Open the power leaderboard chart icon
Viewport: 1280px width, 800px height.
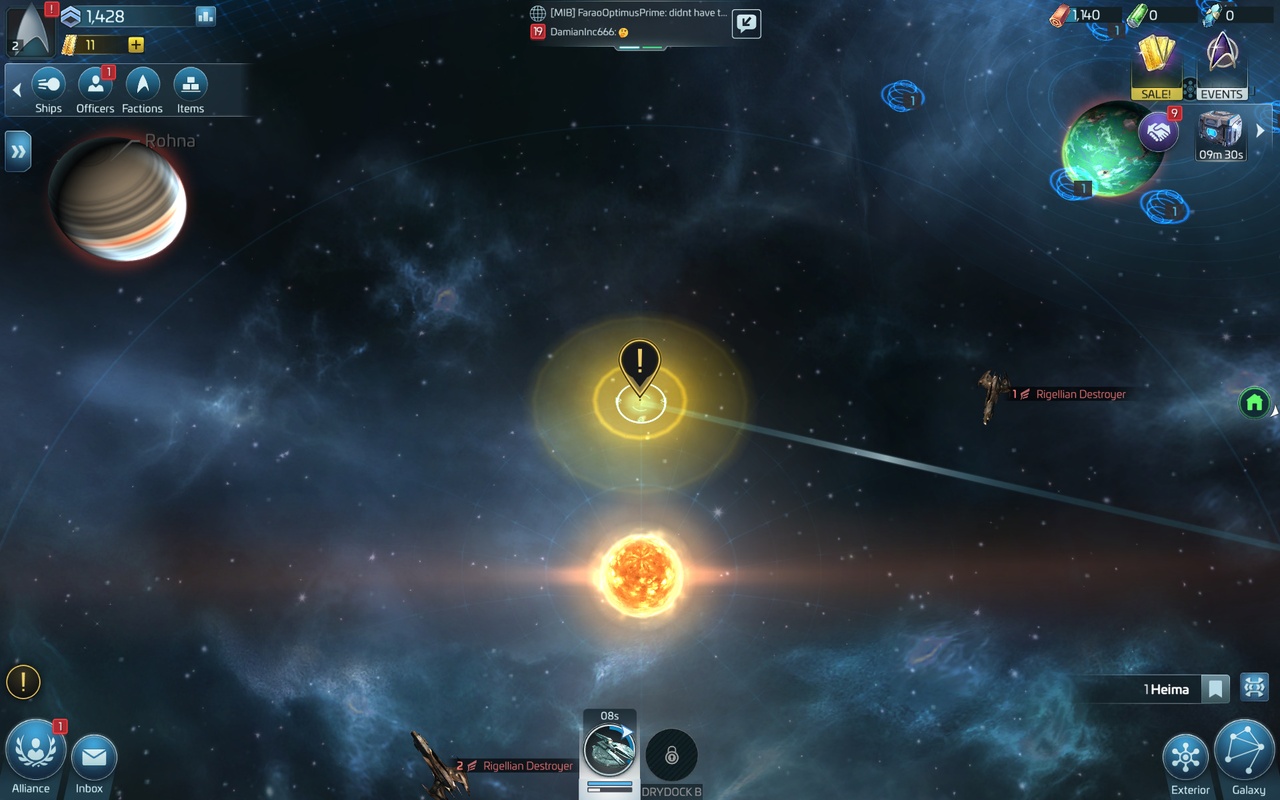coord(205,16)
